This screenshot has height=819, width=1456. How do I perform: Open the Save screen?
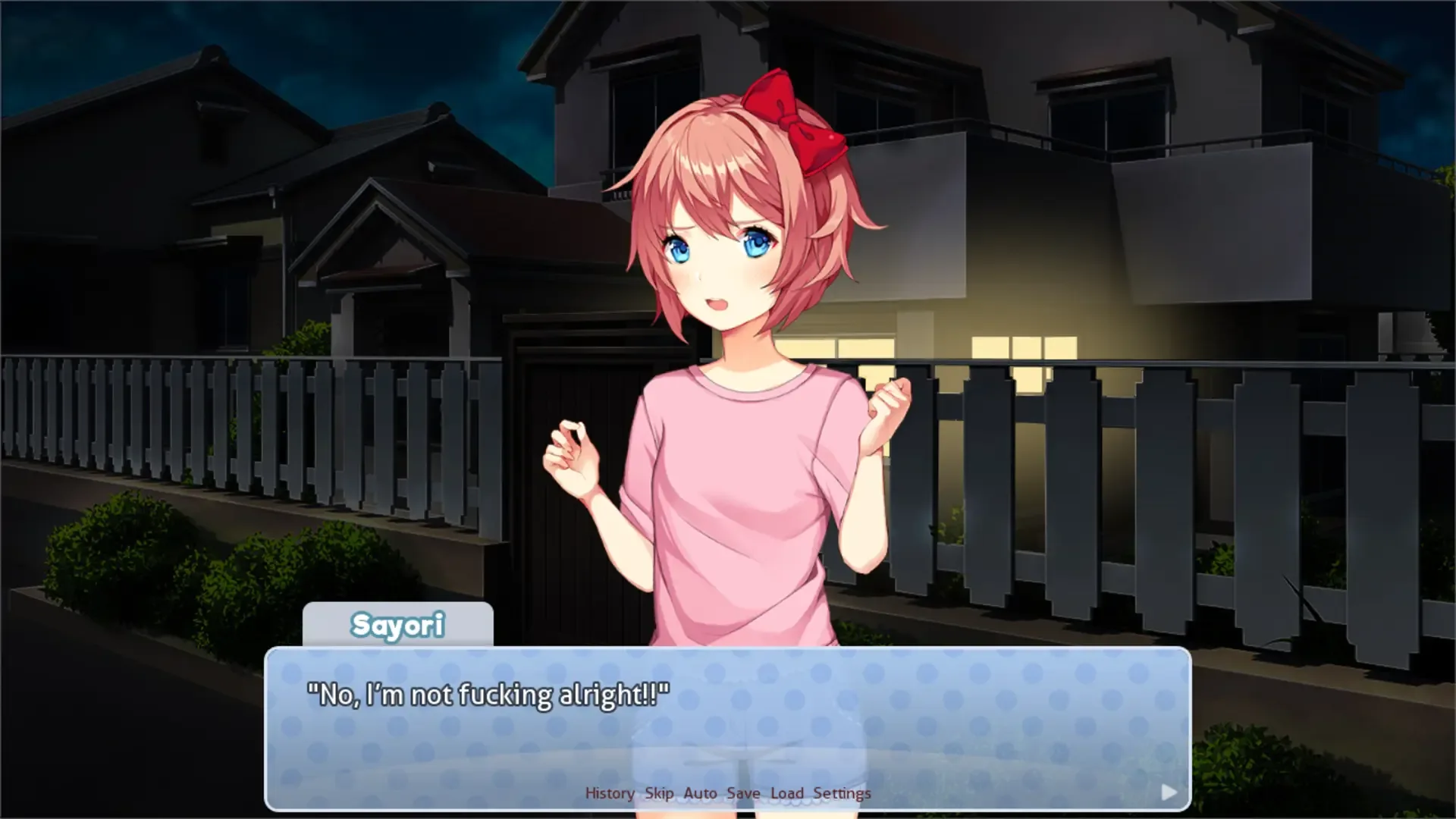point(742,792)
